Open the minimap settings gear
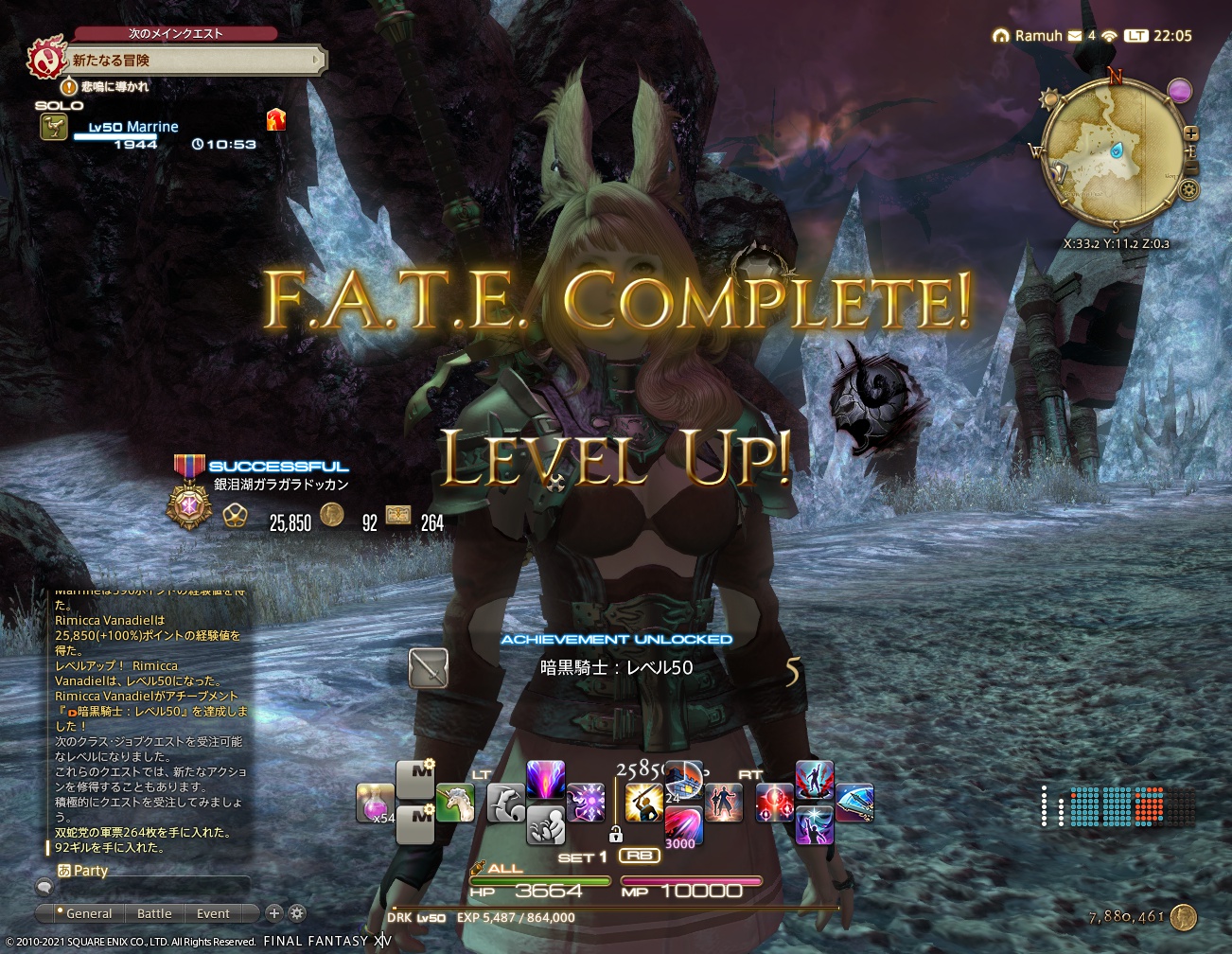 click(x=1188, y=188)
